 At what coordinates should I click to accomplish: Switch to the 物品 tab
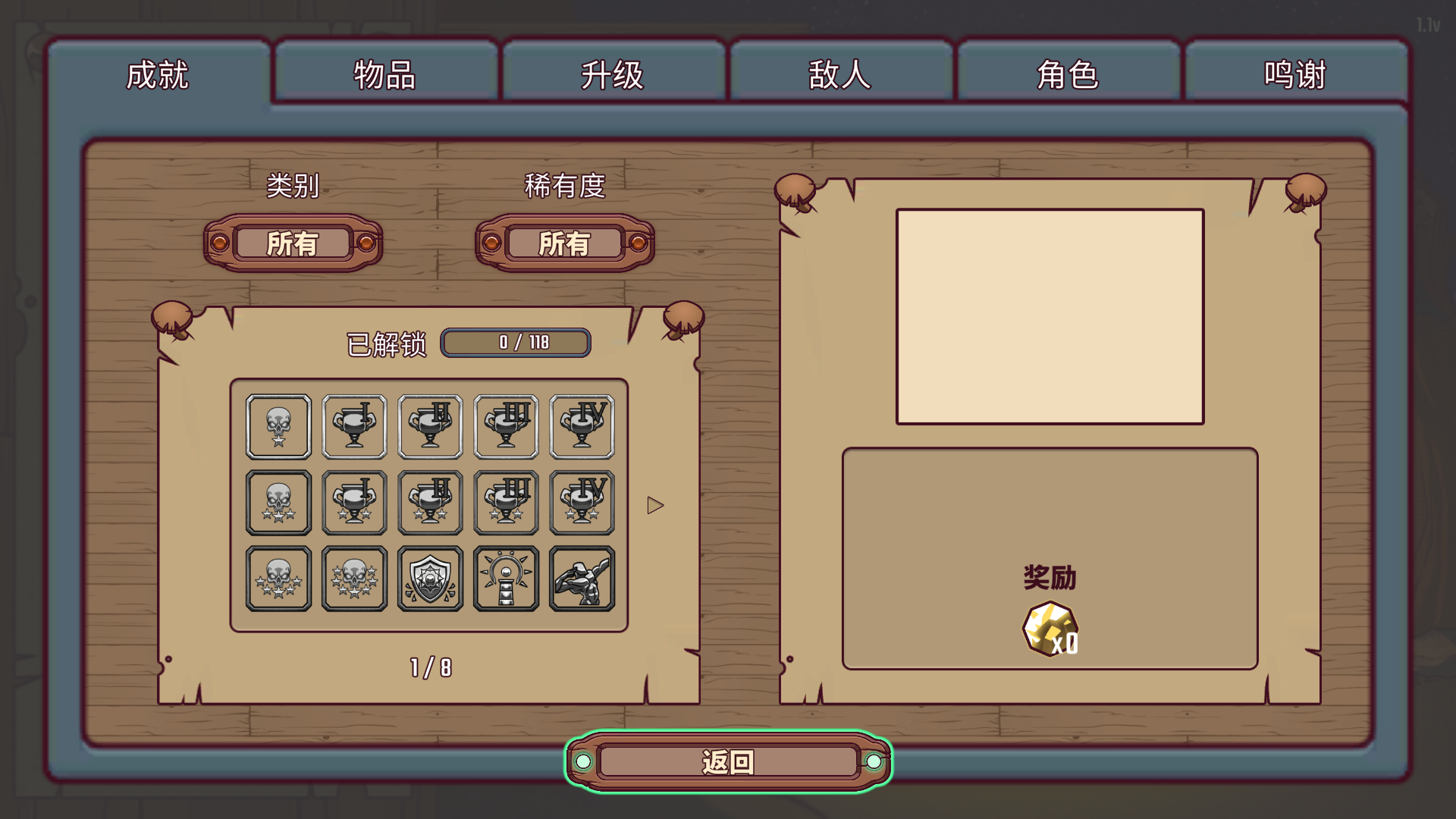tap(385, 74)
